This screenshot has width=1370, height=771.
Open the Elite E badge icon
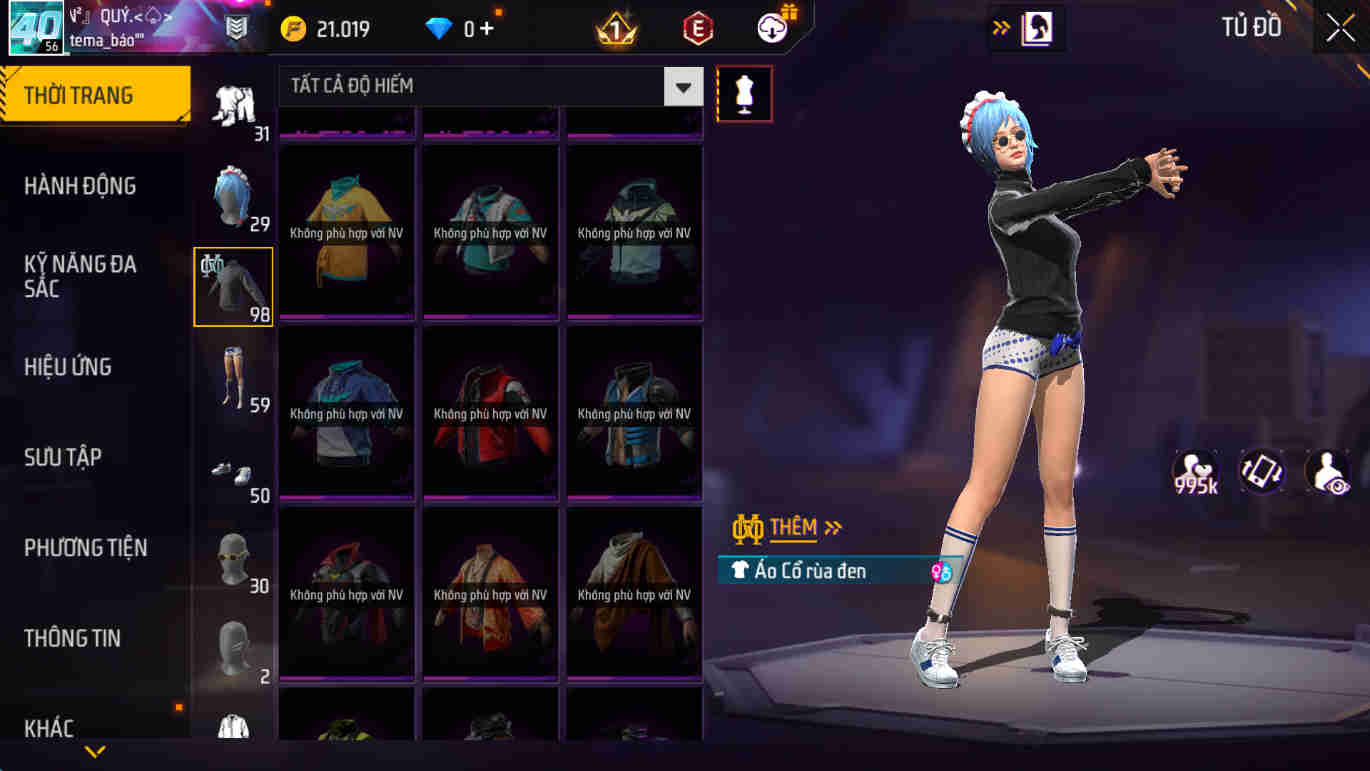[696, 28]
